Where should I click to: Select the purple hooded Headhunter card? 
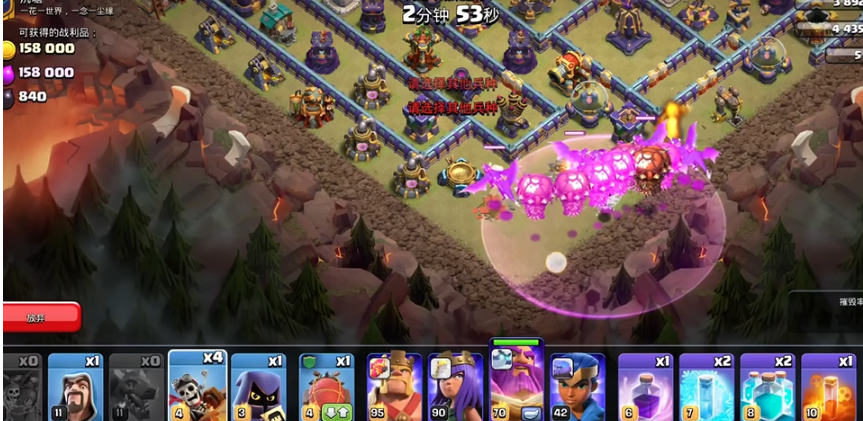[258, 387]
